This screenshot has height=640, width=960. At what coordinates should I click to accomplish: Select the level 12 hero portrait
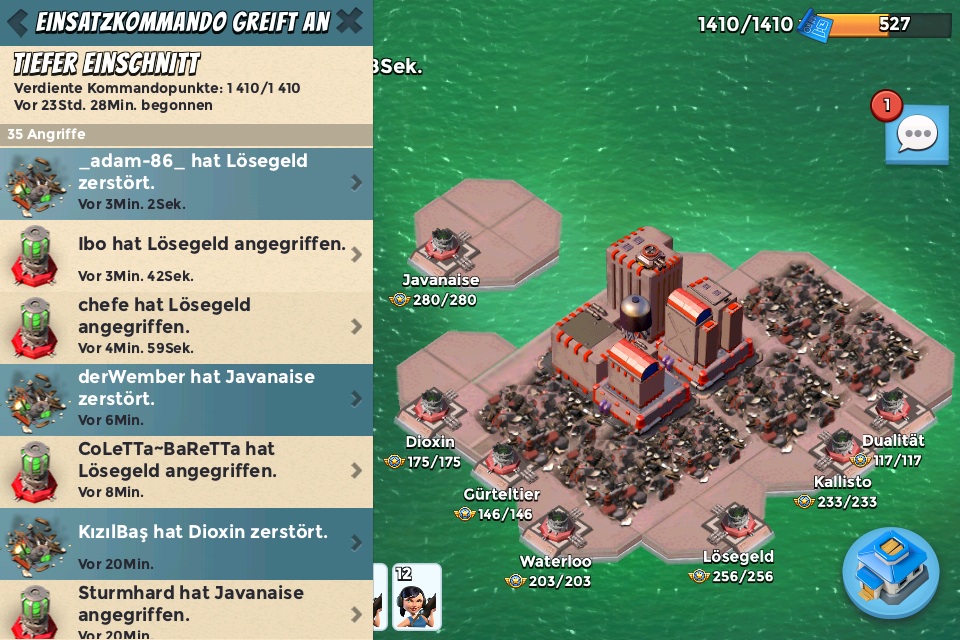pos(417,598)
